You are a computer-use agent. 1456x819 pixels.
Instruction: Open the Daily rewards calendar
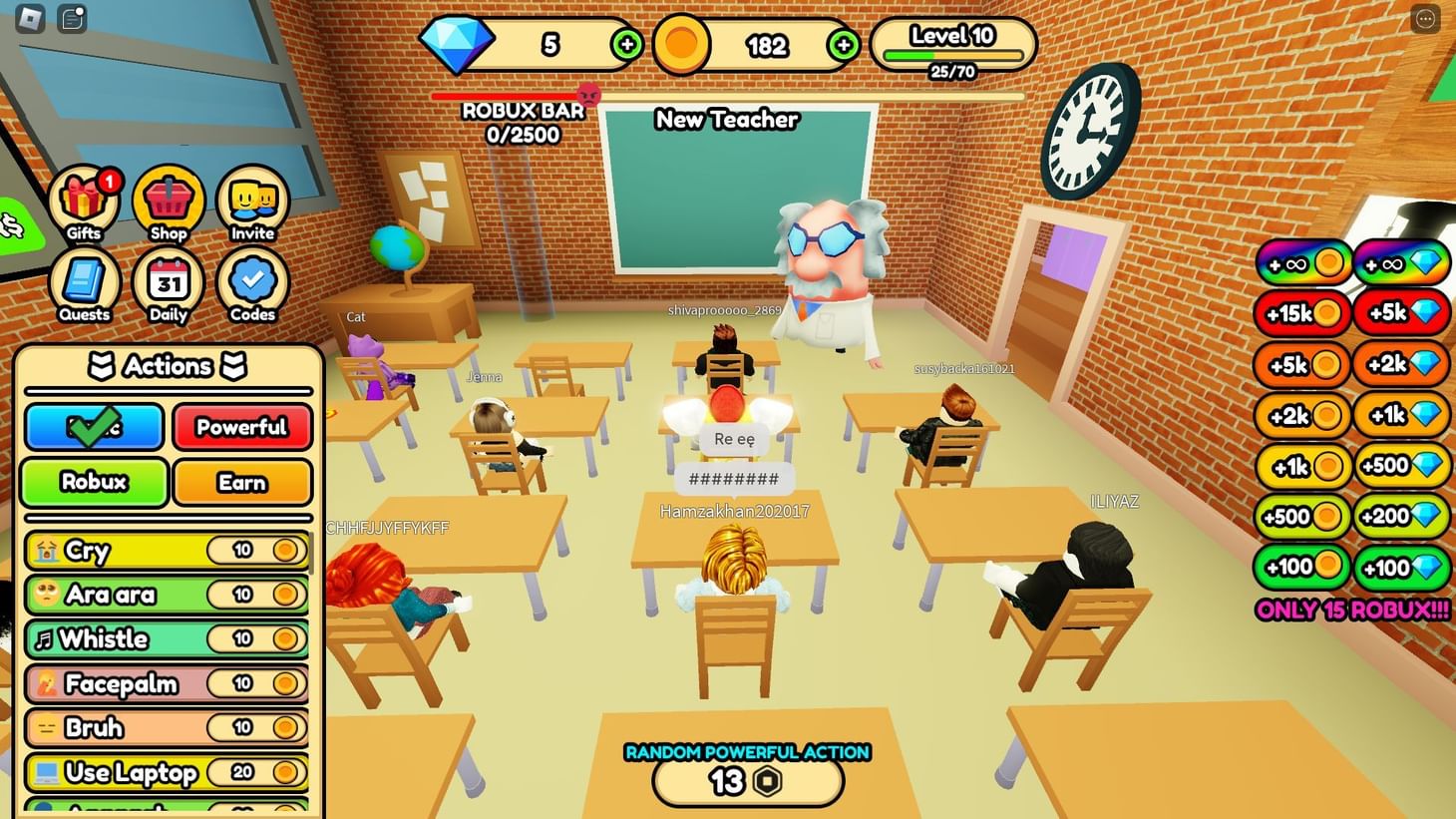pos(167,283)
